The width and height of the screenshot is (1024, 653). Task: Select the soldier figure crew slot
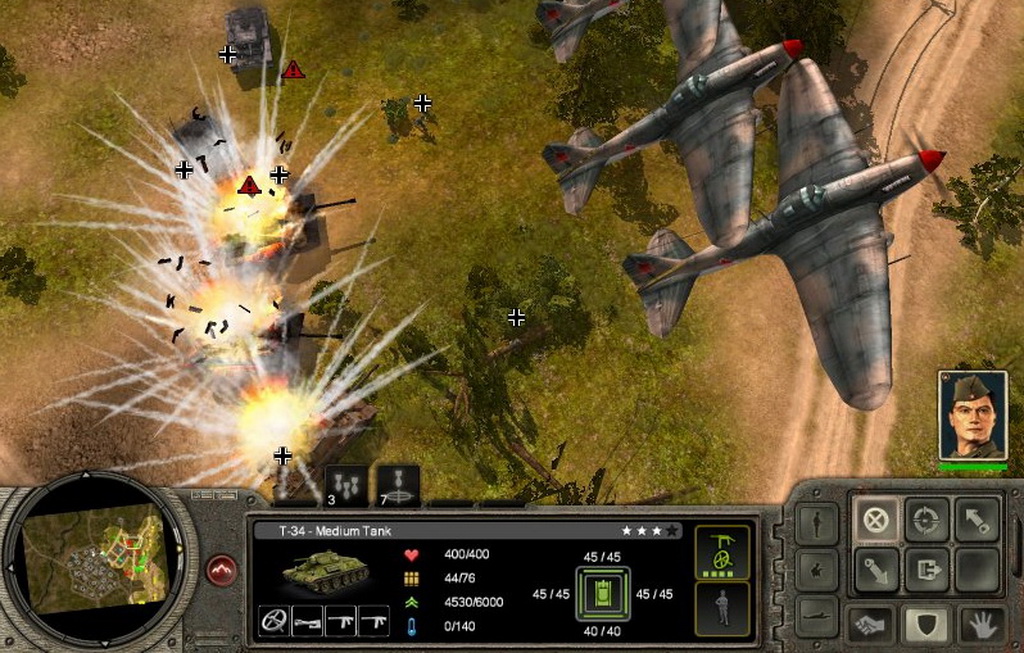click(722, 608)
